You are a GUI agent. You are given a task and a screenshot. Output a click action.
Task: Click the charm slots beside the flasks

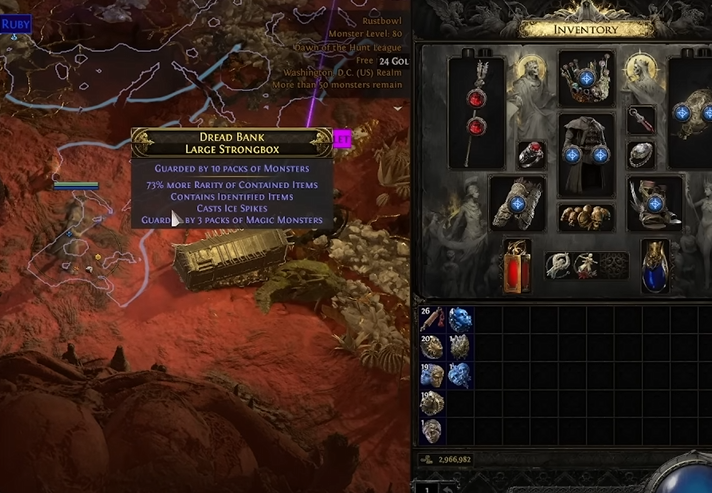click(586, 265)
